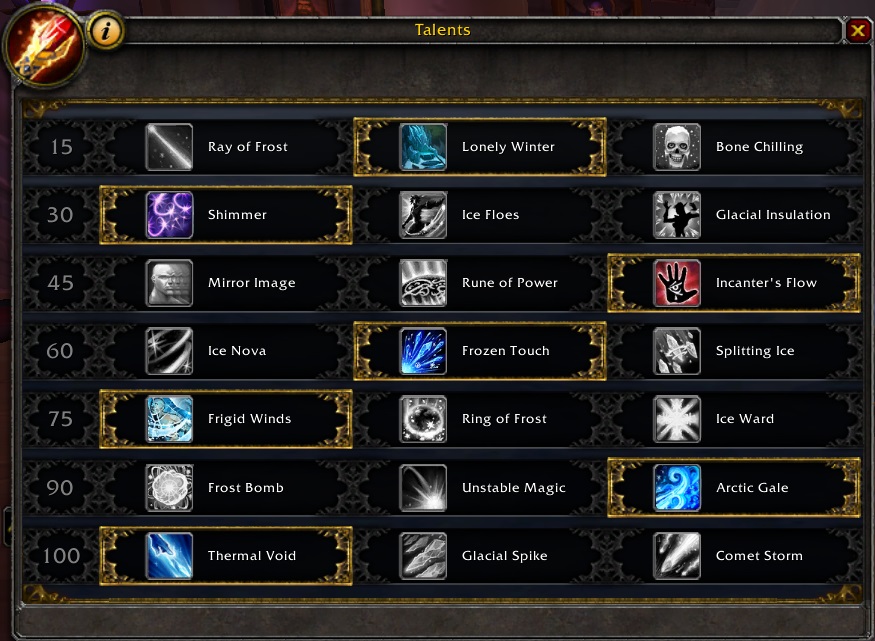875x641 pixels.
Task: Select the Shimmer talent
Action: (170, 215)
